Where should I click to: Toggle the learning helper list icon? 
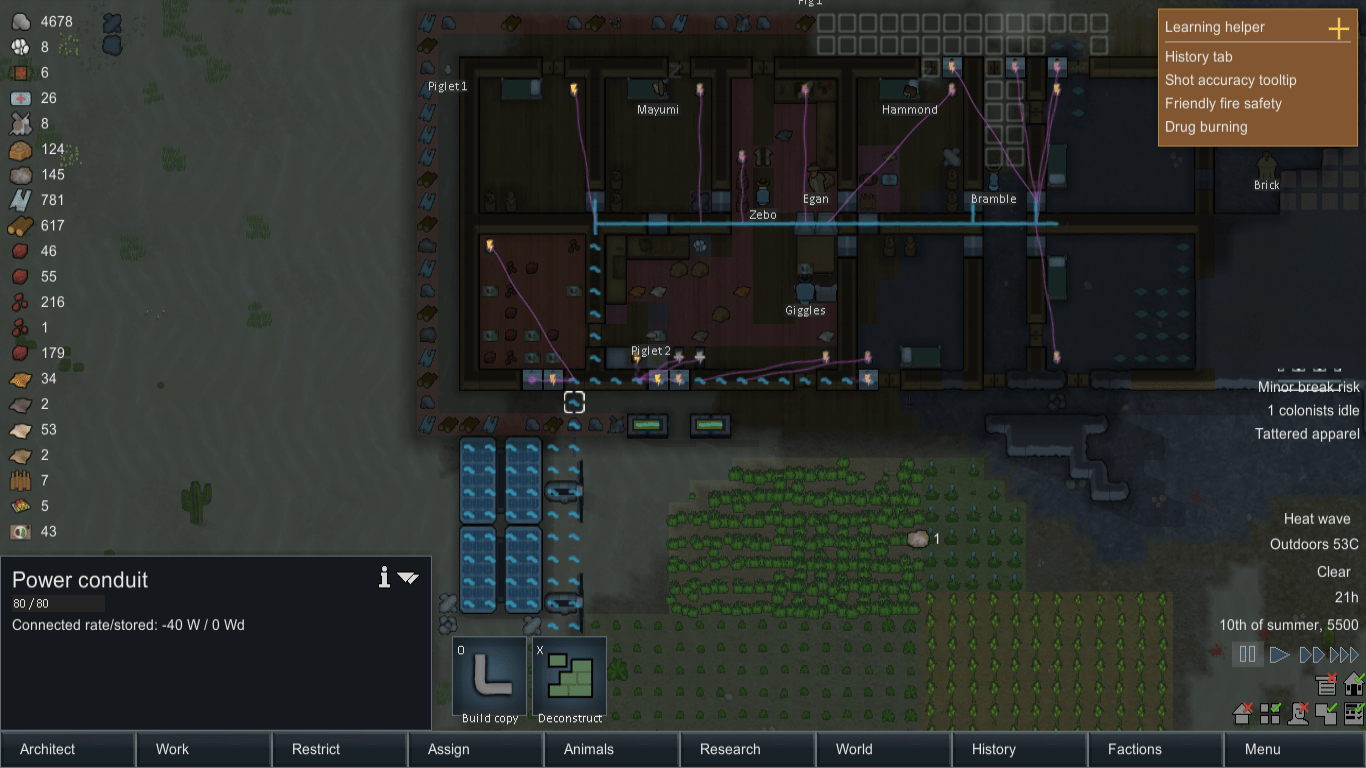point(1326,684)
